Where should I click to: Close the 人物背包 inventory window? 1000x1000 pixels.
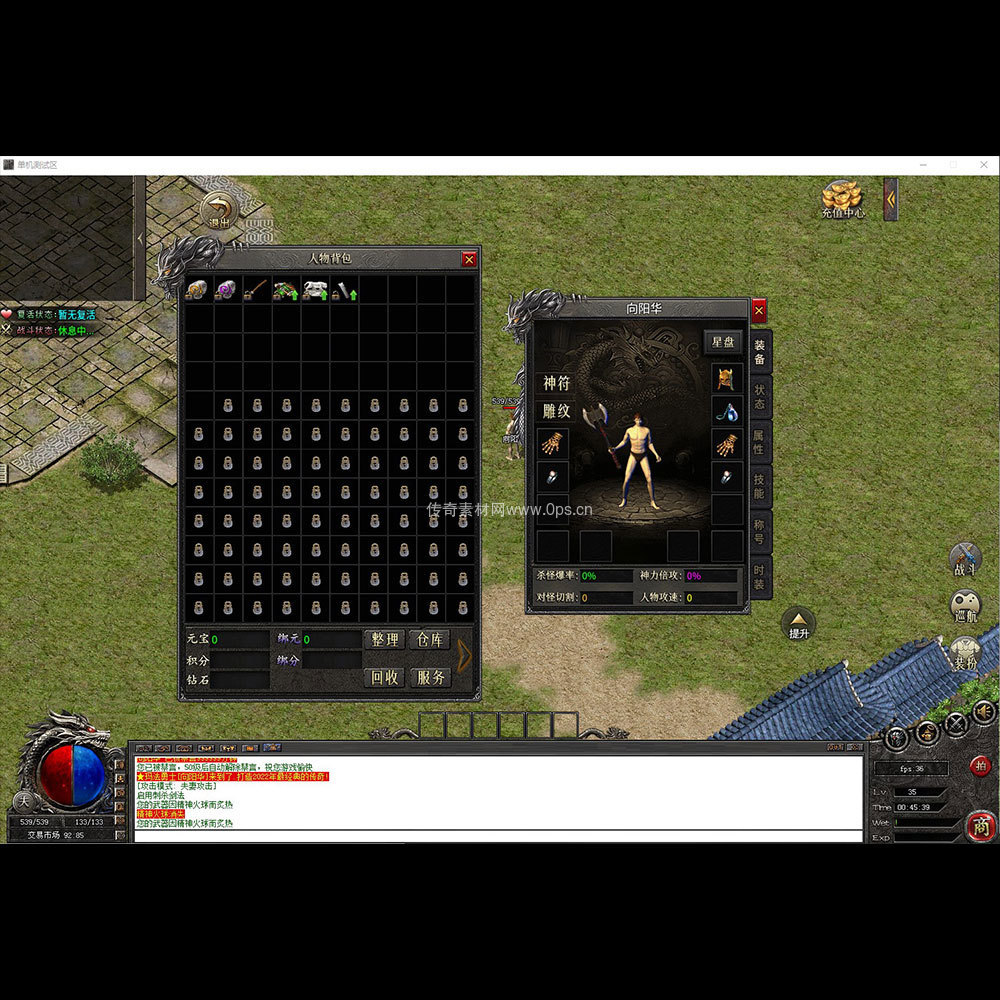[469, 259]
